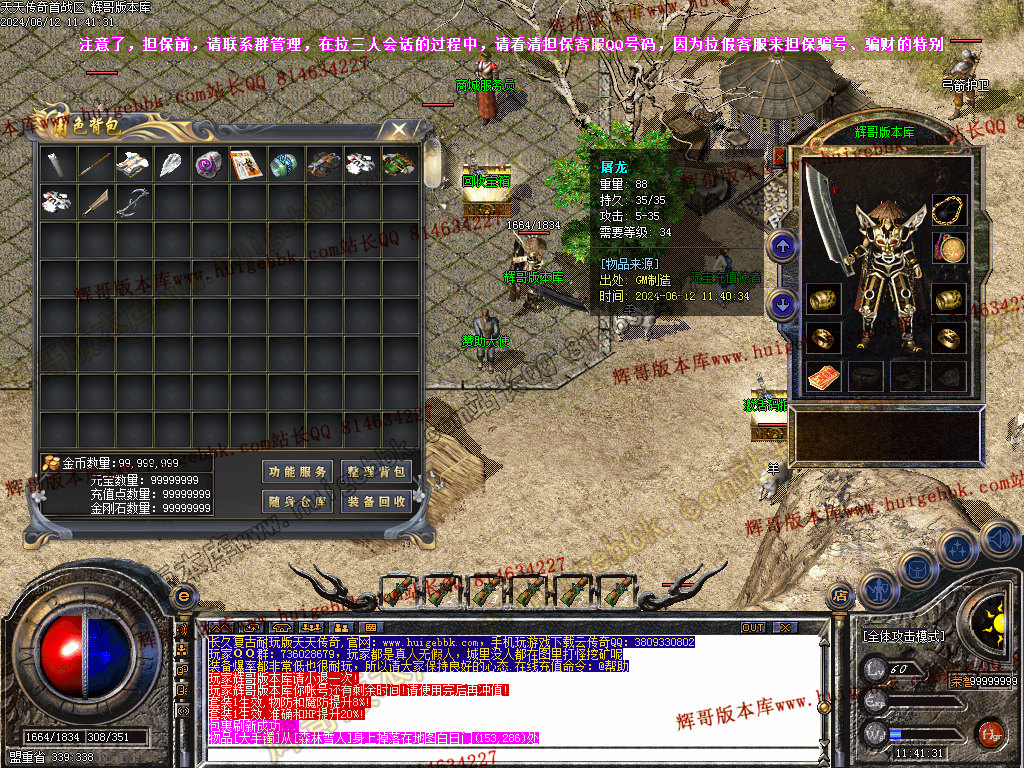The width and height of the screenshot is (1024, 768).
Task: Choose 装备回收 equipment recycle
Action: [x=377, y=502]
